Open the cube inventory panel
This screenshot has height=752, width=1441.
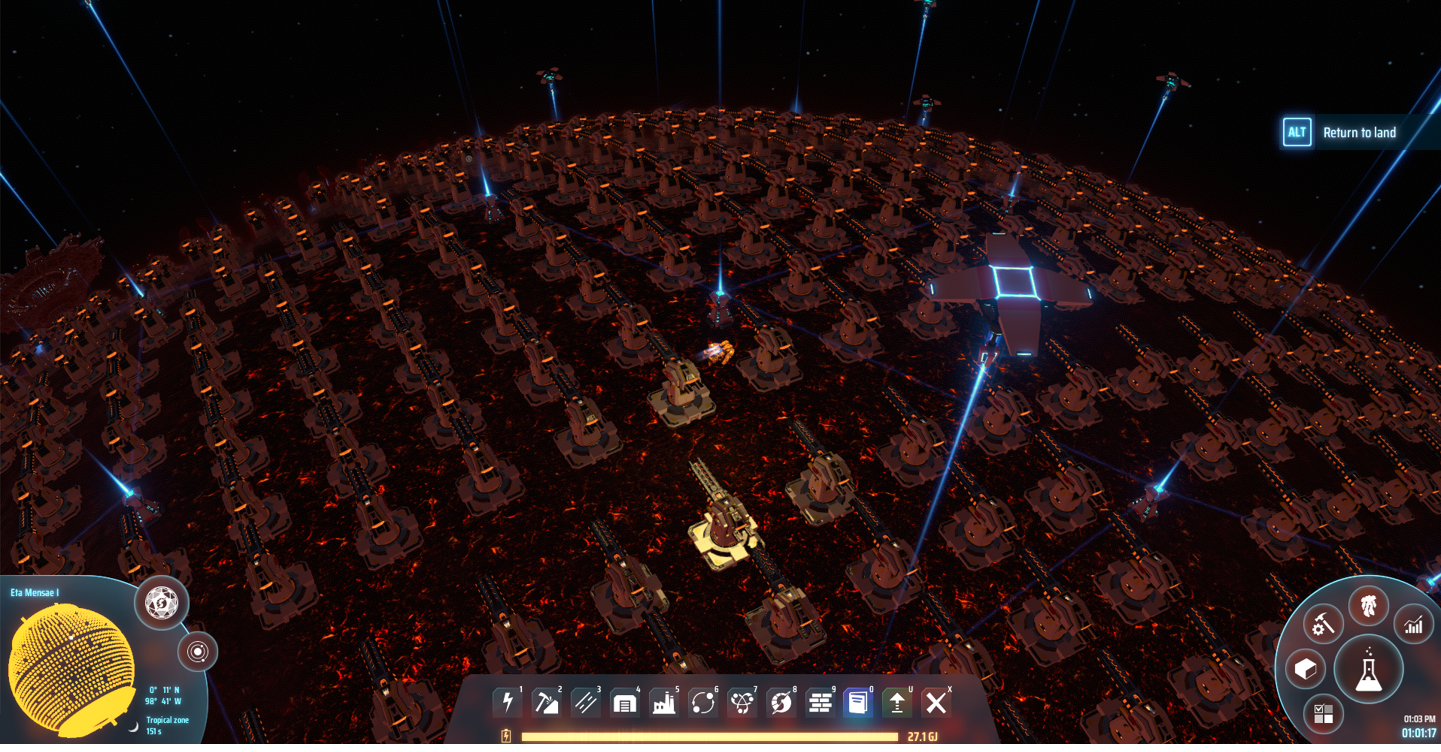1305,669
